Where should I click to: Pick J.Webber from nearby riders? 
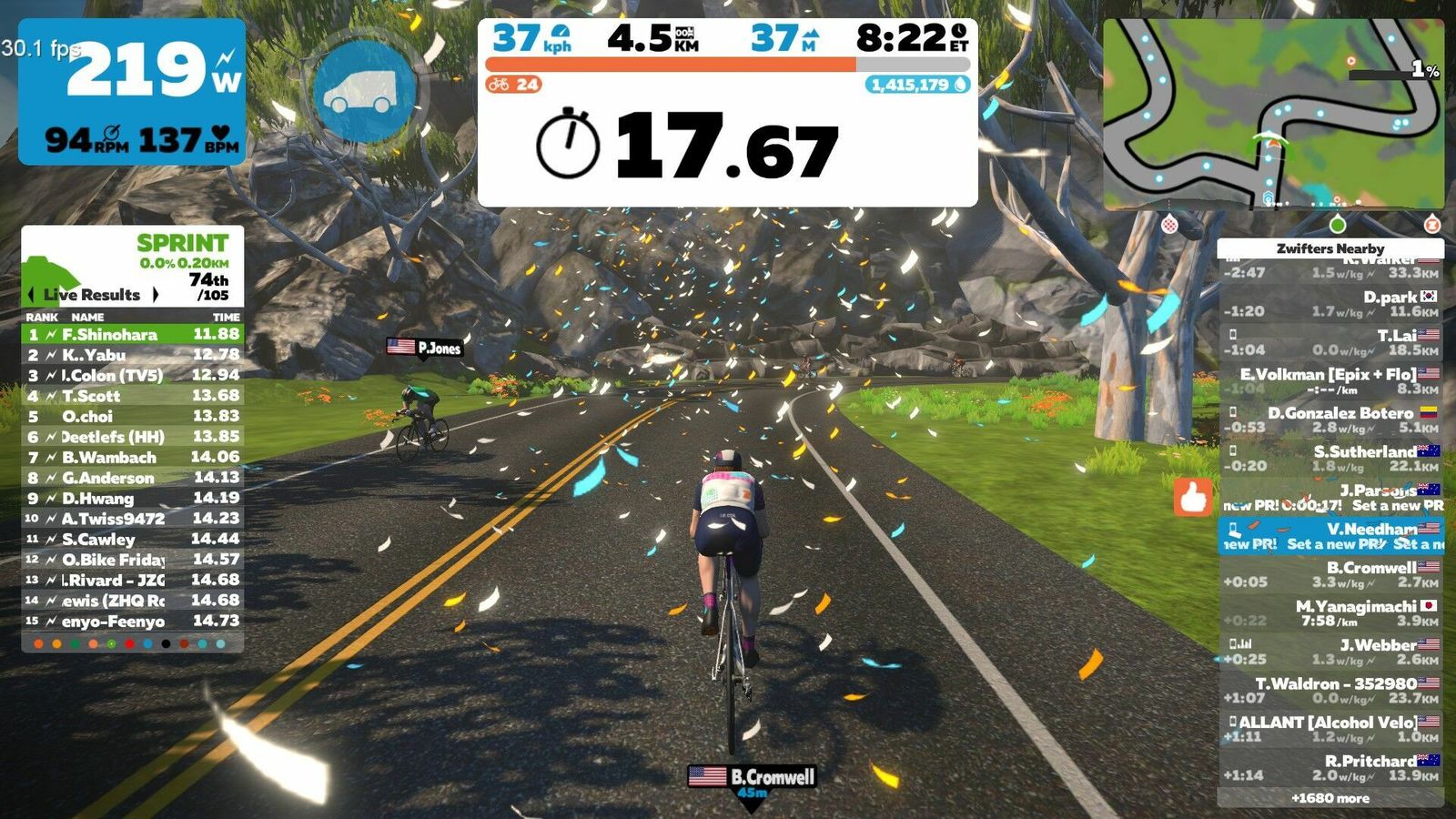pos(1330,652)
